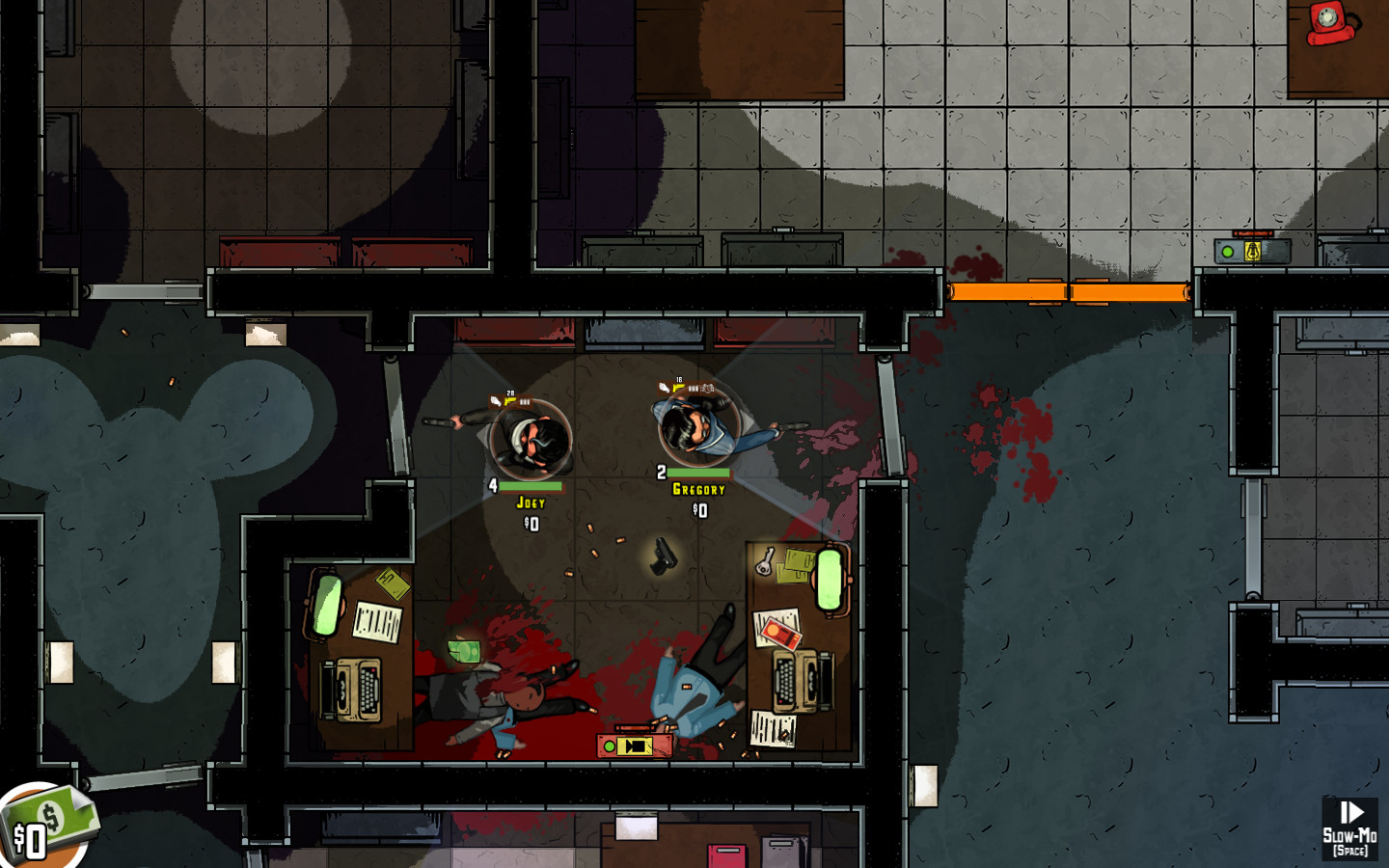This screenshot has height=868, width=1389.
Task: Click the green monitor on the left desk
Action: point(326,603)
